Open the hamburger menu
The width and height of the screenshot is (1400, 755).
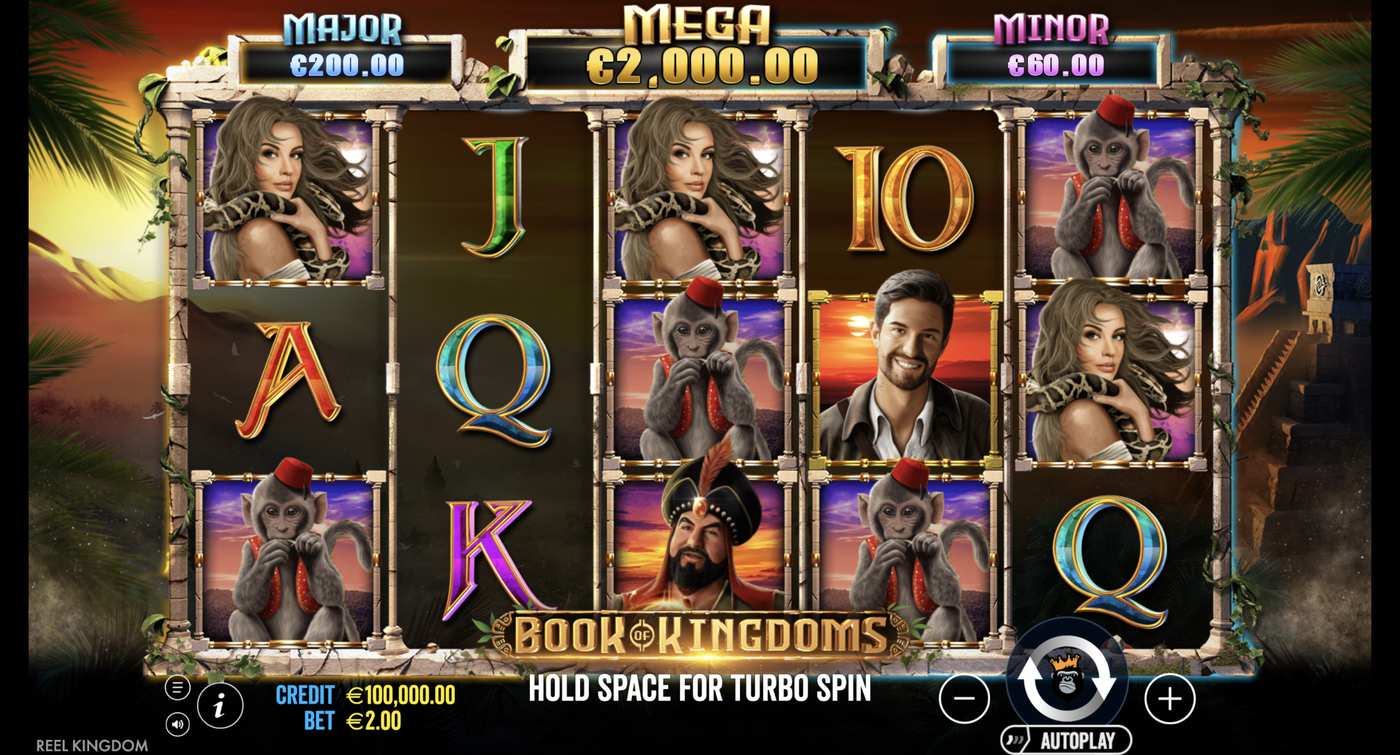(x=177, y=687)
